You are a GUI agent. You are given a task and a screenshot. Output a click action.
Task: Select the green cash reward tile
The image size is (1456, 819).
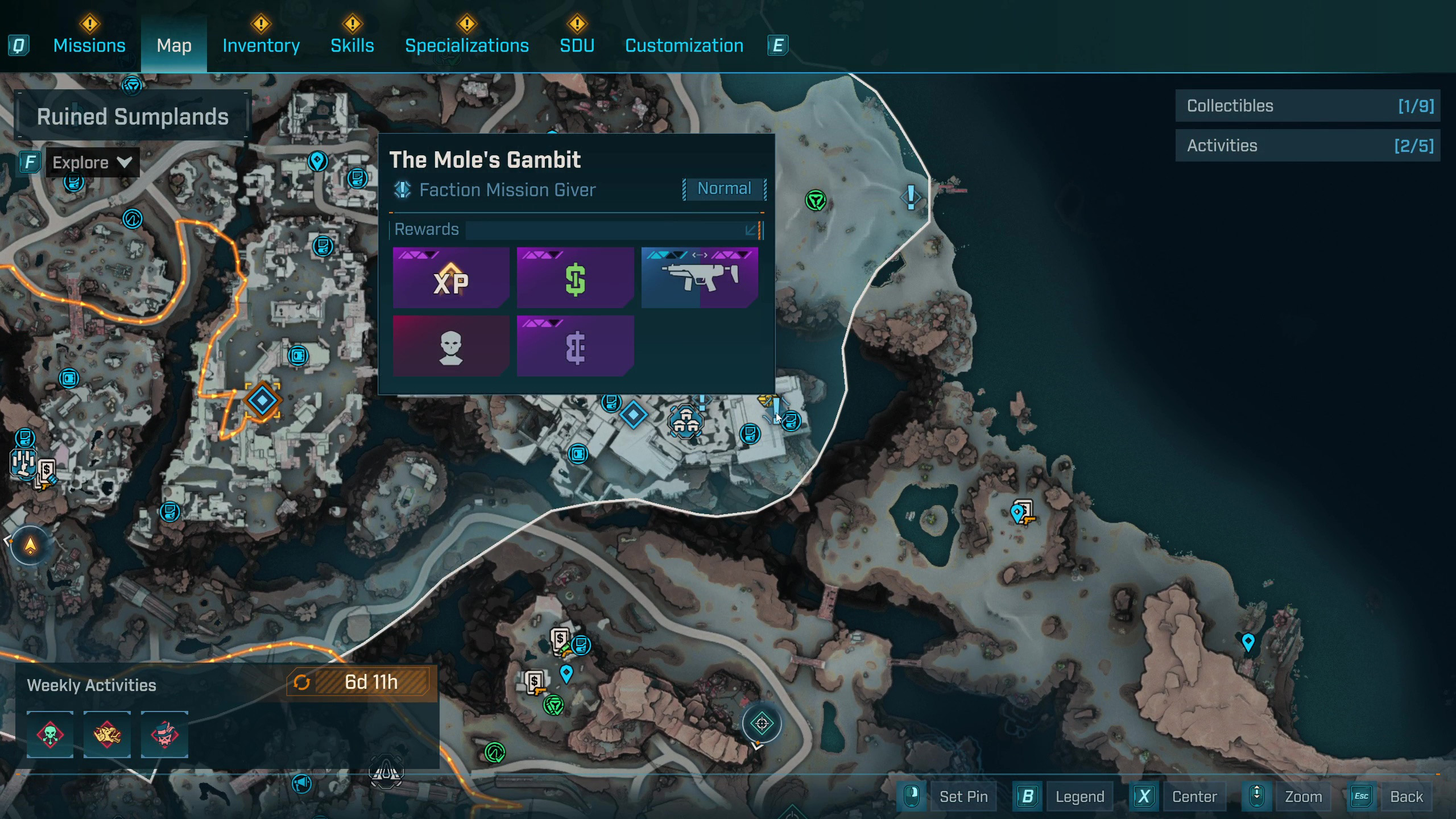[575, 278]
